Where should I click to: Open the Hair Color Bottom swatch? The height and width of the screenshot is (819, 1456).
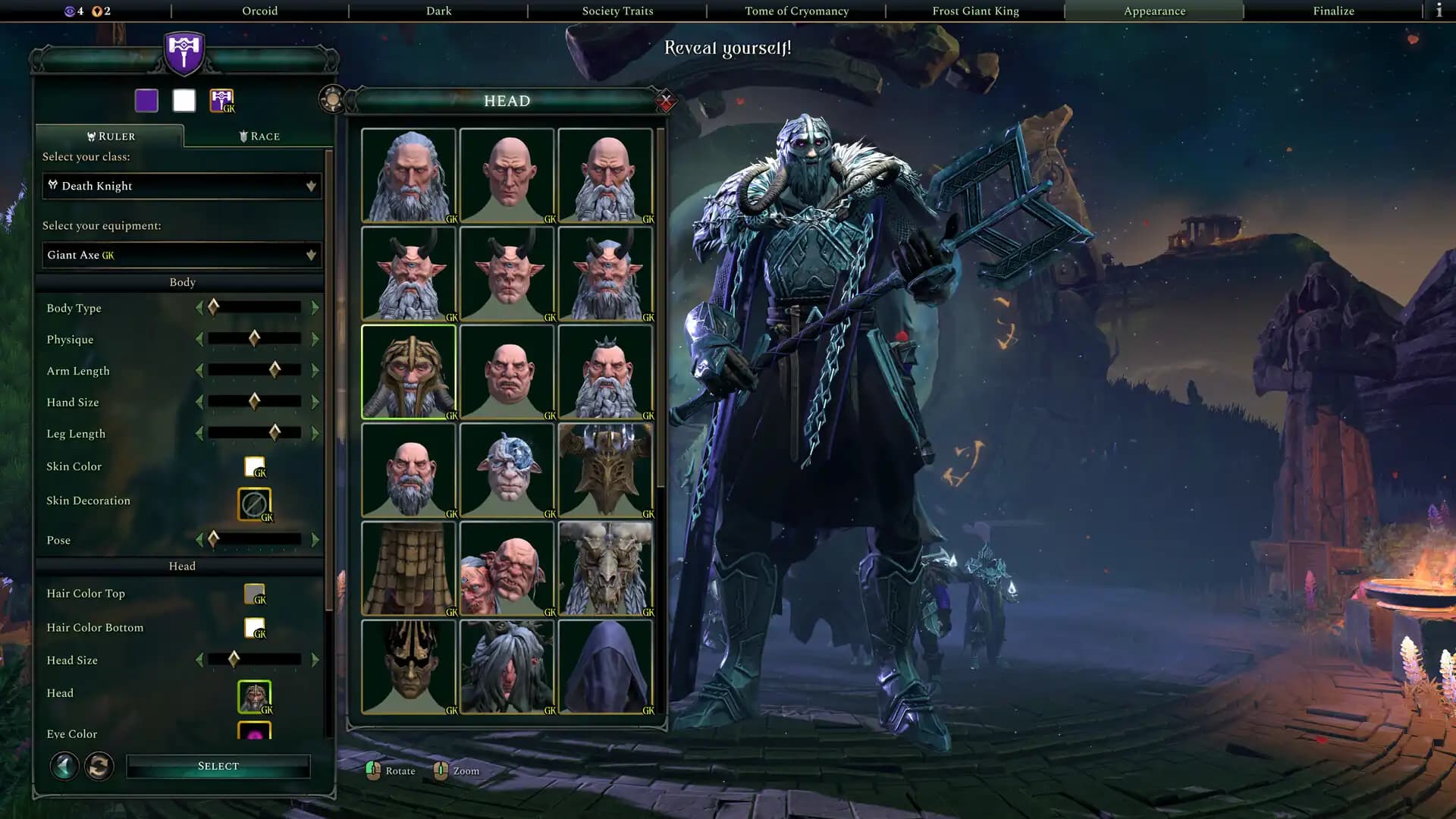coord(254,626)
